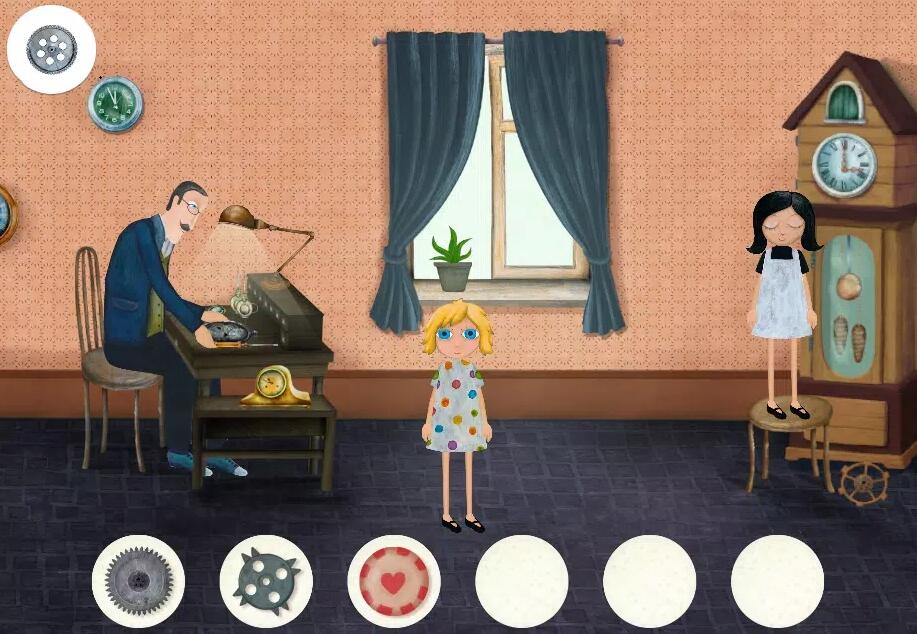Tap the film reel button in the top corner
The image size is (917, 634).
(x=51, y=49)
